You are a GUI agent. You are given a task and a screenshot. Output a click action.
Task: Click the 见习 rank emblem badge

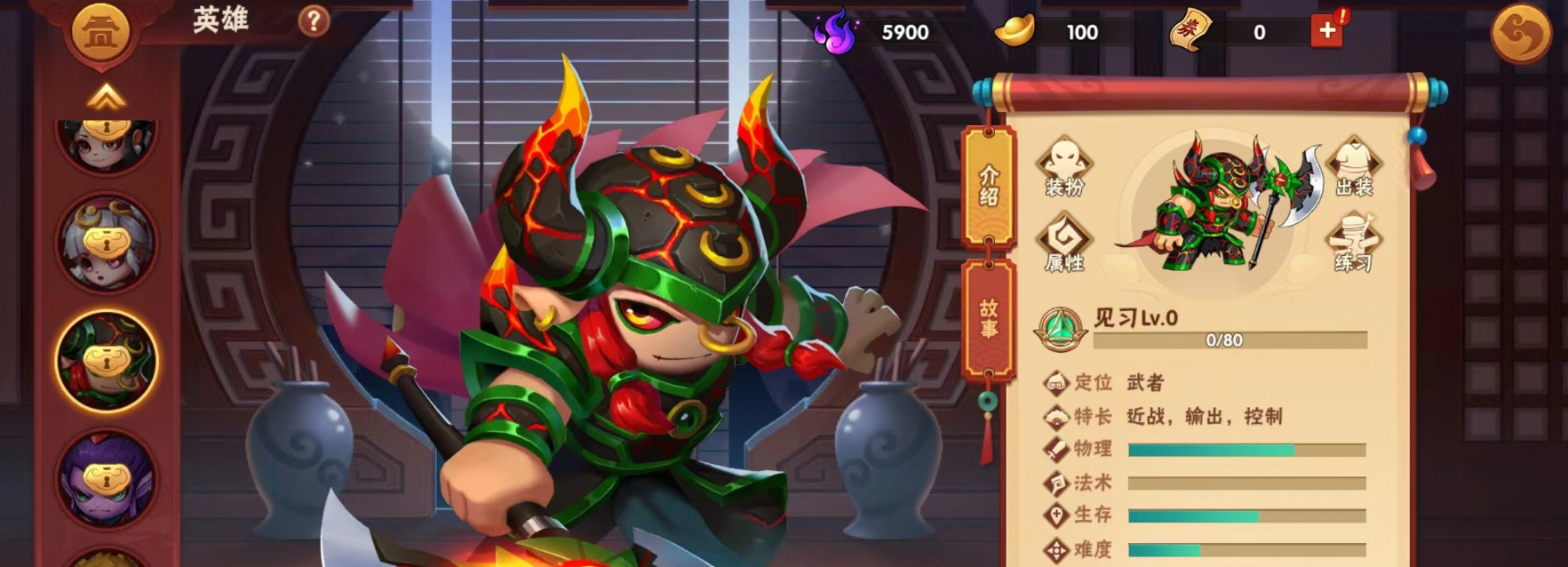[1060, 329]
